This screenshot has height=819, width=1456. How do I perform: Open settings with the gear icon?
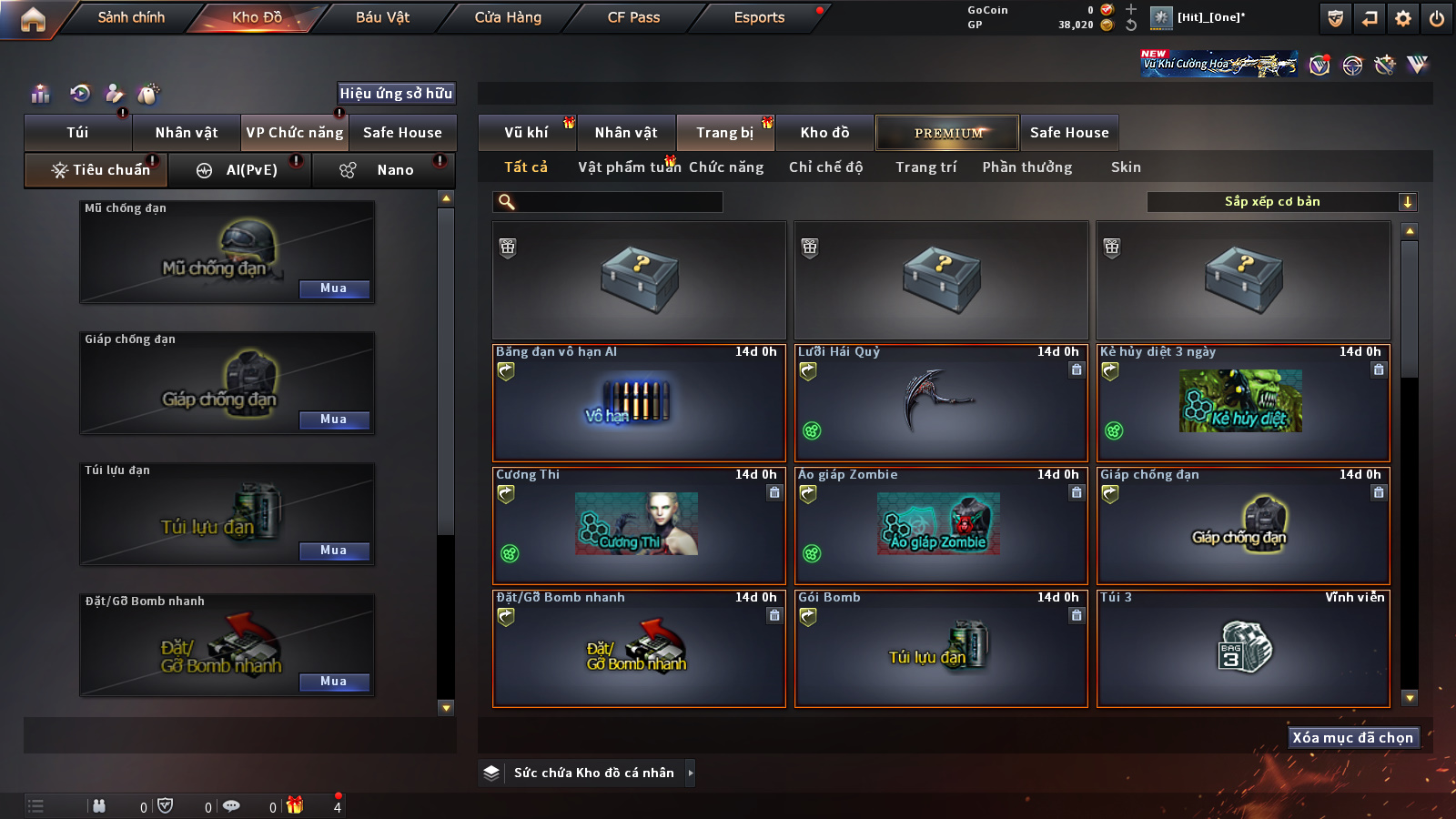pos(1403,18)
